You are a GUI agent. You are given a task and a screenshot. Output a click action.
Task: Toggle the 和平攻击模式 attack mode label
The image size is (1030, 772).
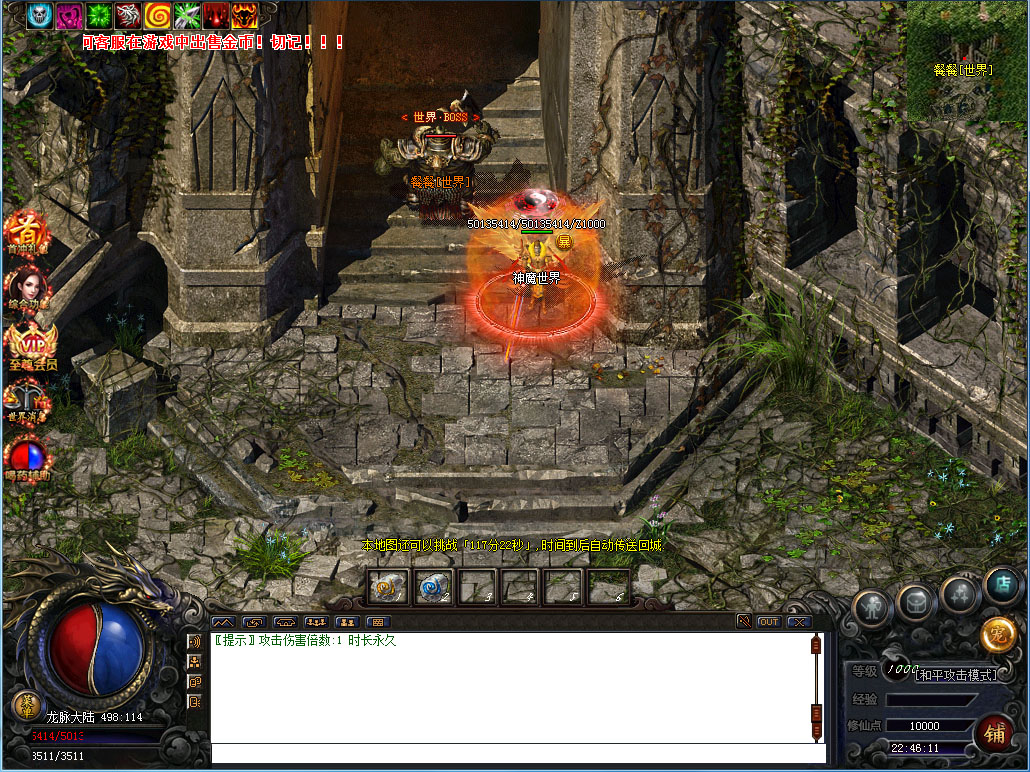(958, 675)
